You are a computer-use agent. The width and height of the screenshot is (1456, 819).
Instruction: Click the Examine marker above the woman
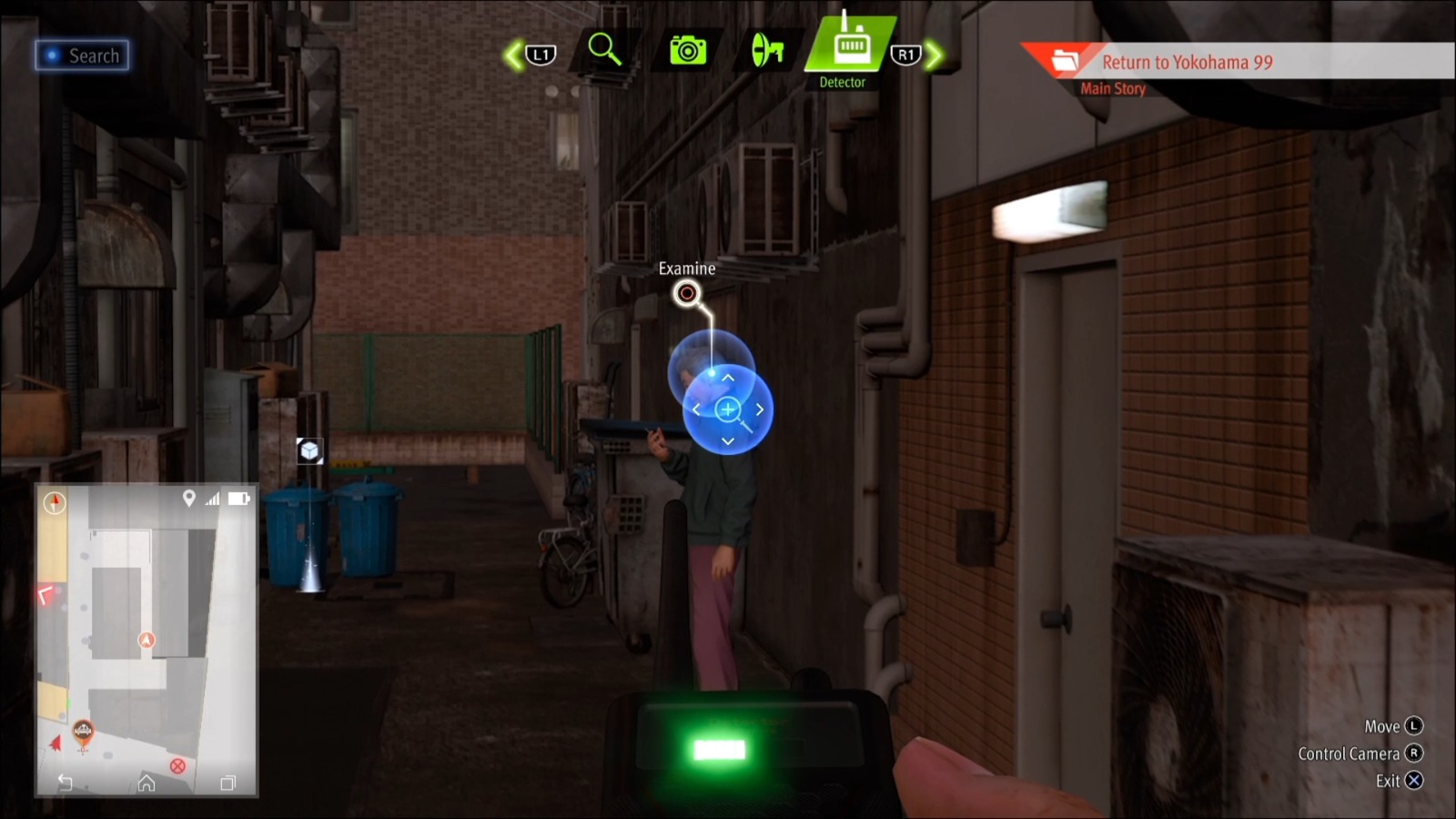coord(688,293)
